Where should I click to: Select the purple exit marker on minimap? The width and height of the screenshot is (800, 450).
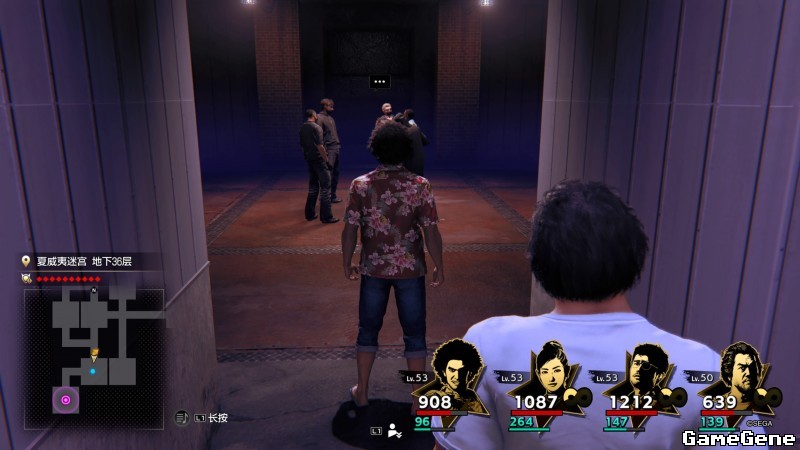[66, 400]
